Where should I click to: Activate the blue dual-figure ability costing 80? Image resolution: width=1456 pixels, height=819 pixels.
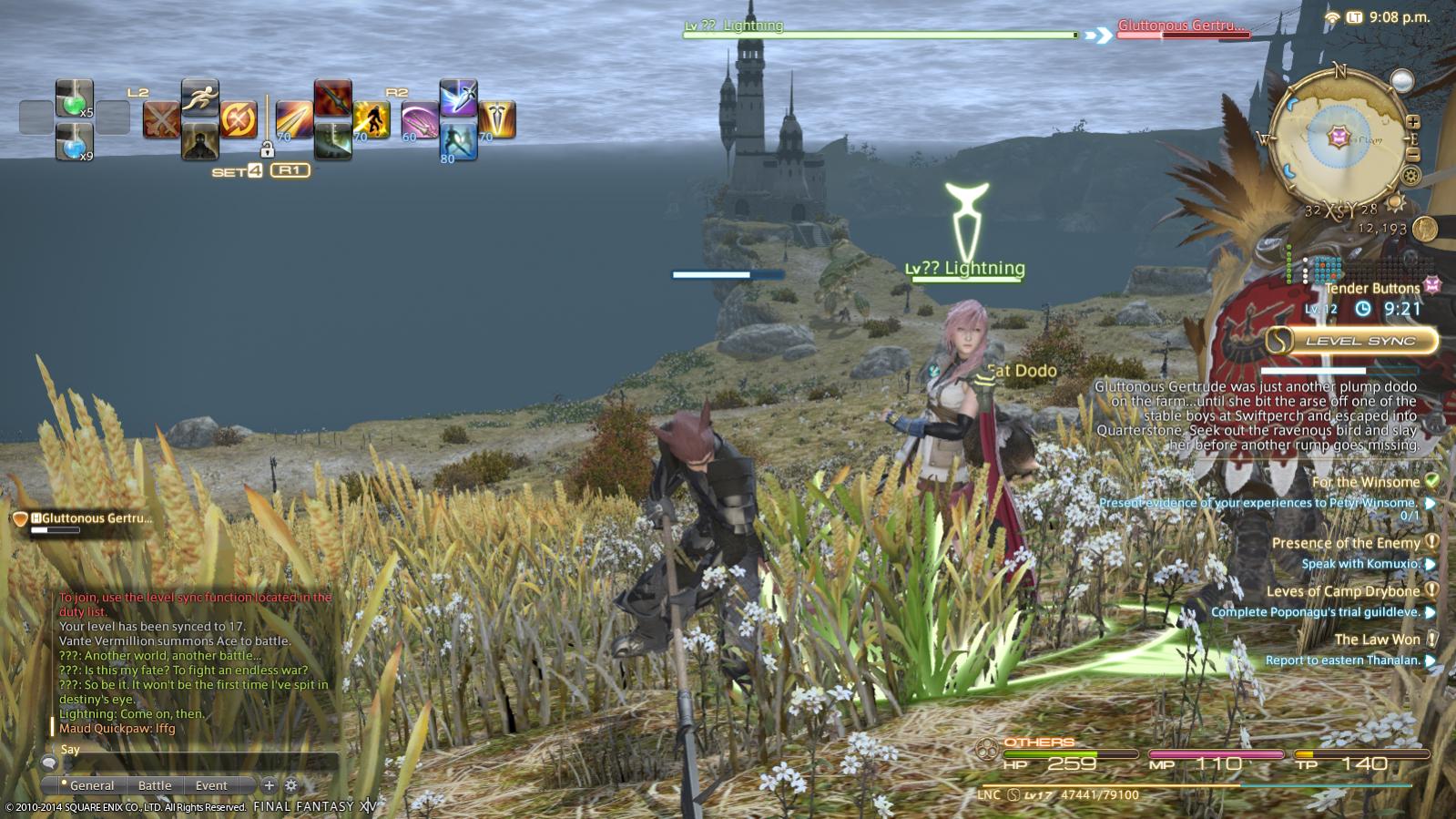point(458,141)
